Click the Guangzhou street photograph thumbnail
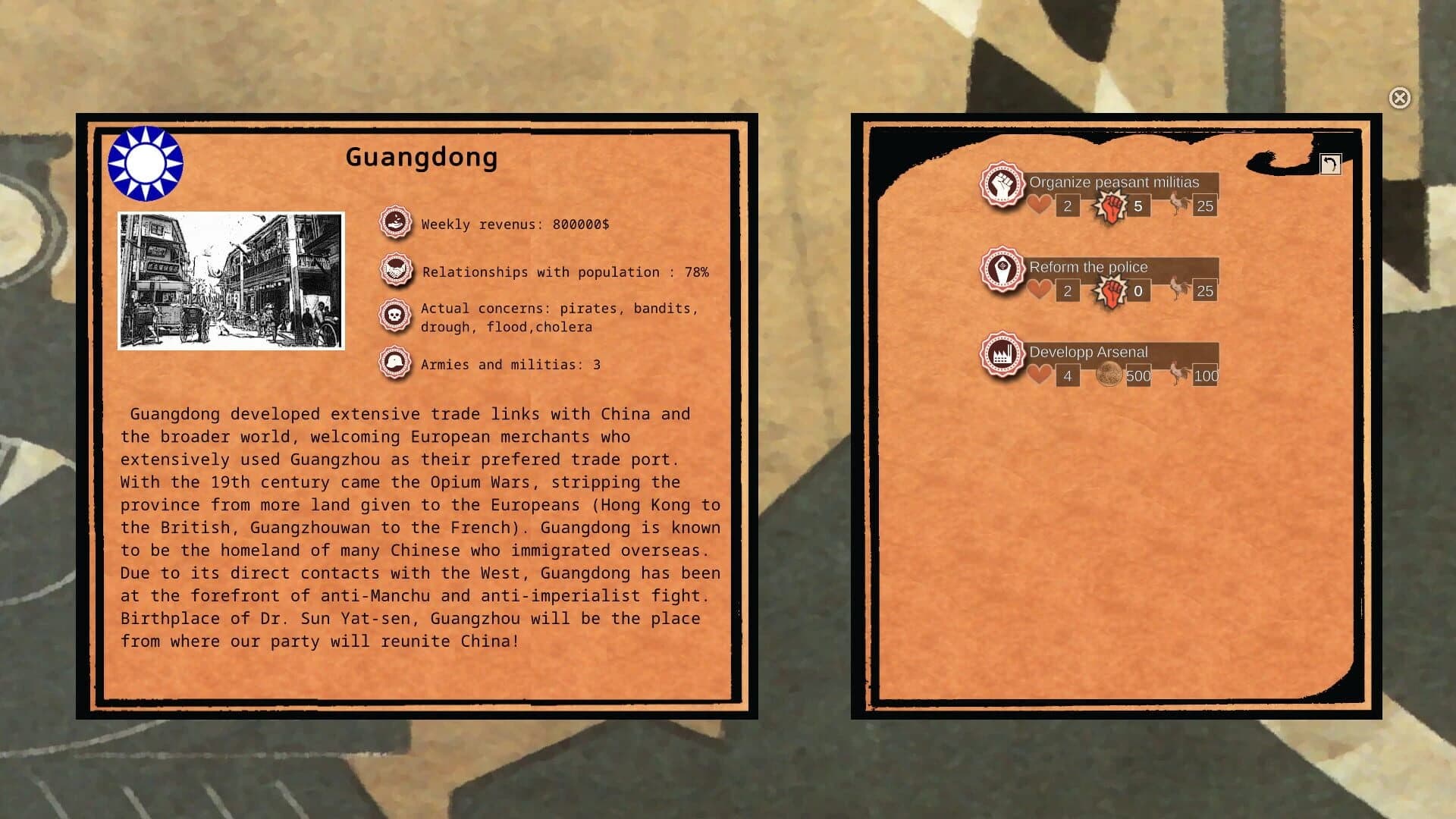The width and height of the screenshot is (1456, 819). point(231,279)
